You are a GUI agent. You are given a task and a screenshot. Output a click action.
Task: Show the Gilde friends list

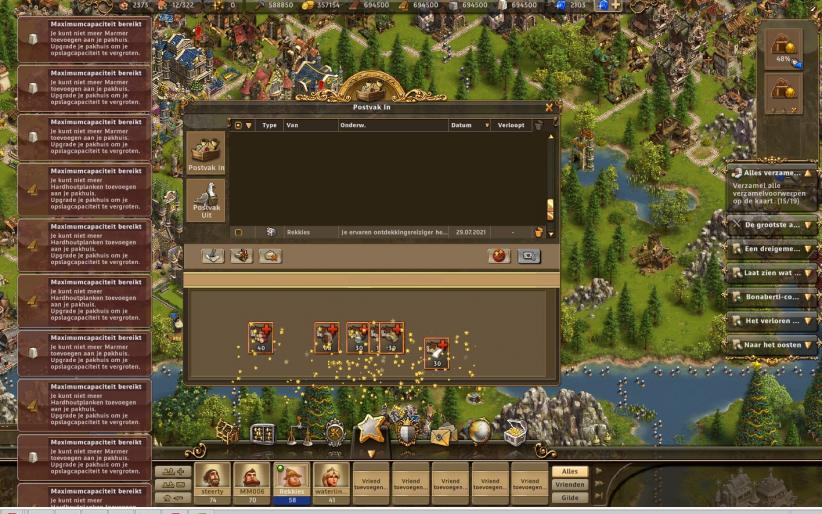tap(570, 497)
